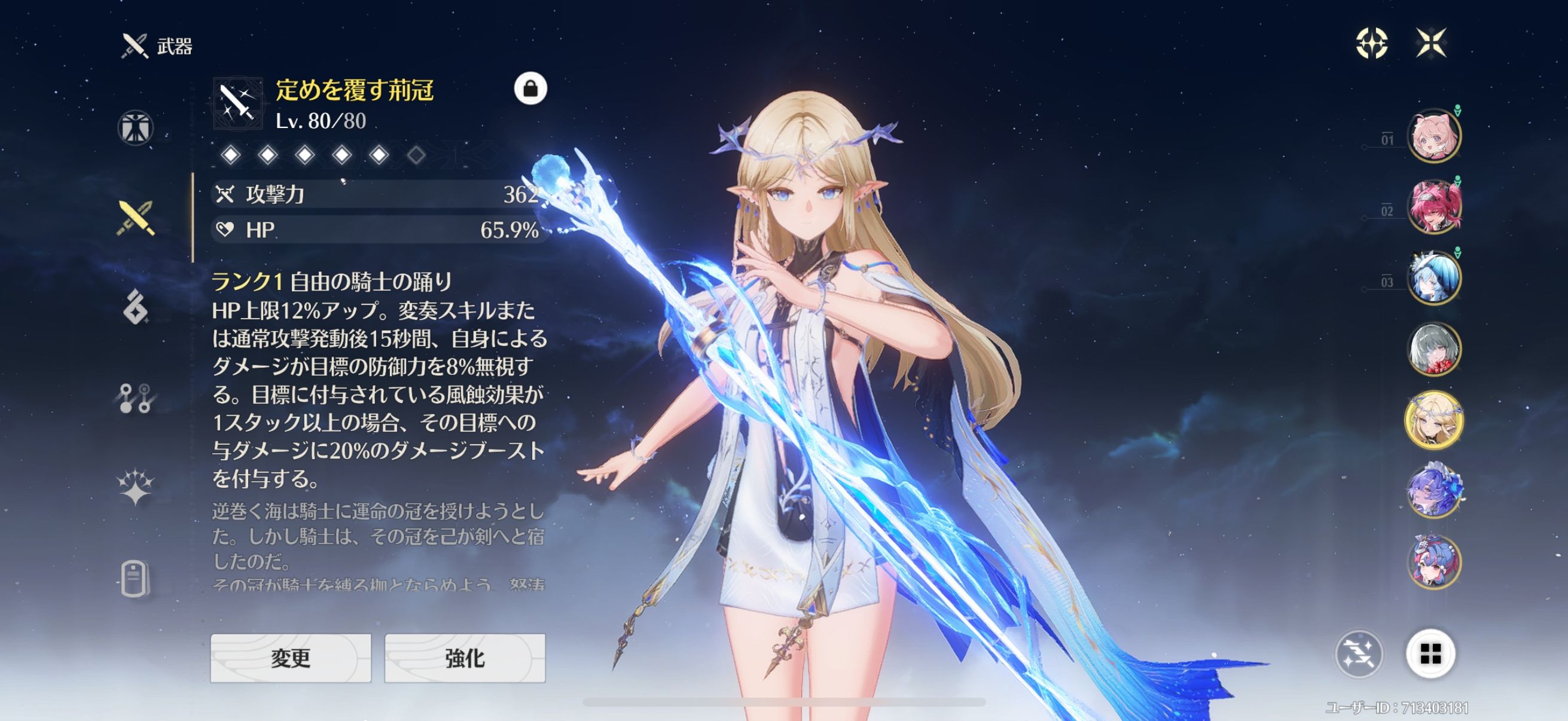Close the weapon screen with the X
This screenshot has height=721, width=1568.
[x=1430, y=42]
